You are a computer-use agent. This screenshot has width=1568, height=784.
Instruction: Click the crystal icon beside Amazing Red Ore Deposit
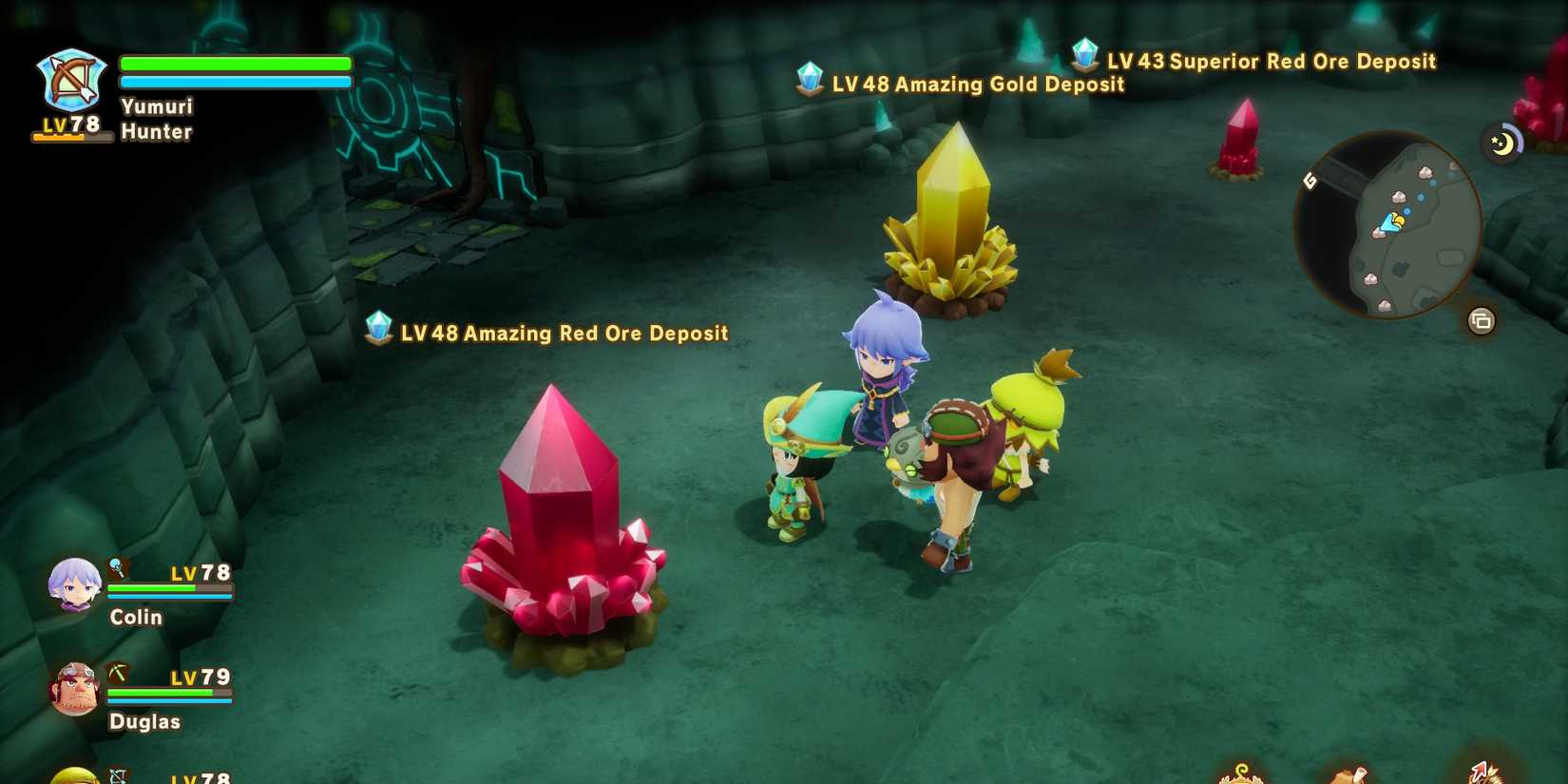point(377,330)
